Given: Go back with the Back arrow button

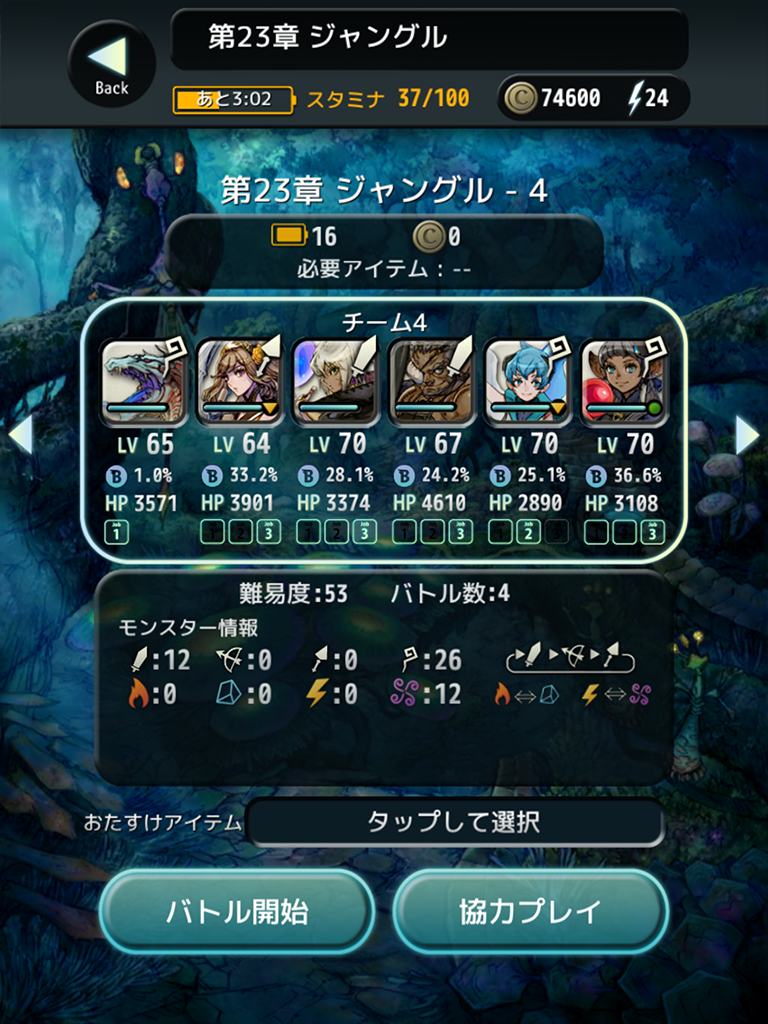Looking at the screenshot, I should pos(111,63).
